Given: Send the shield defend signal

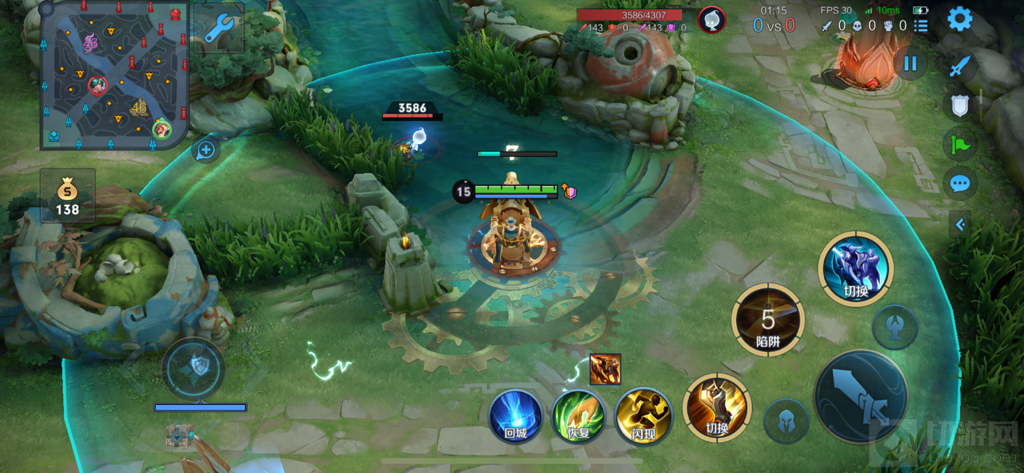Looking at the screenshot, I should click(960, 105).
